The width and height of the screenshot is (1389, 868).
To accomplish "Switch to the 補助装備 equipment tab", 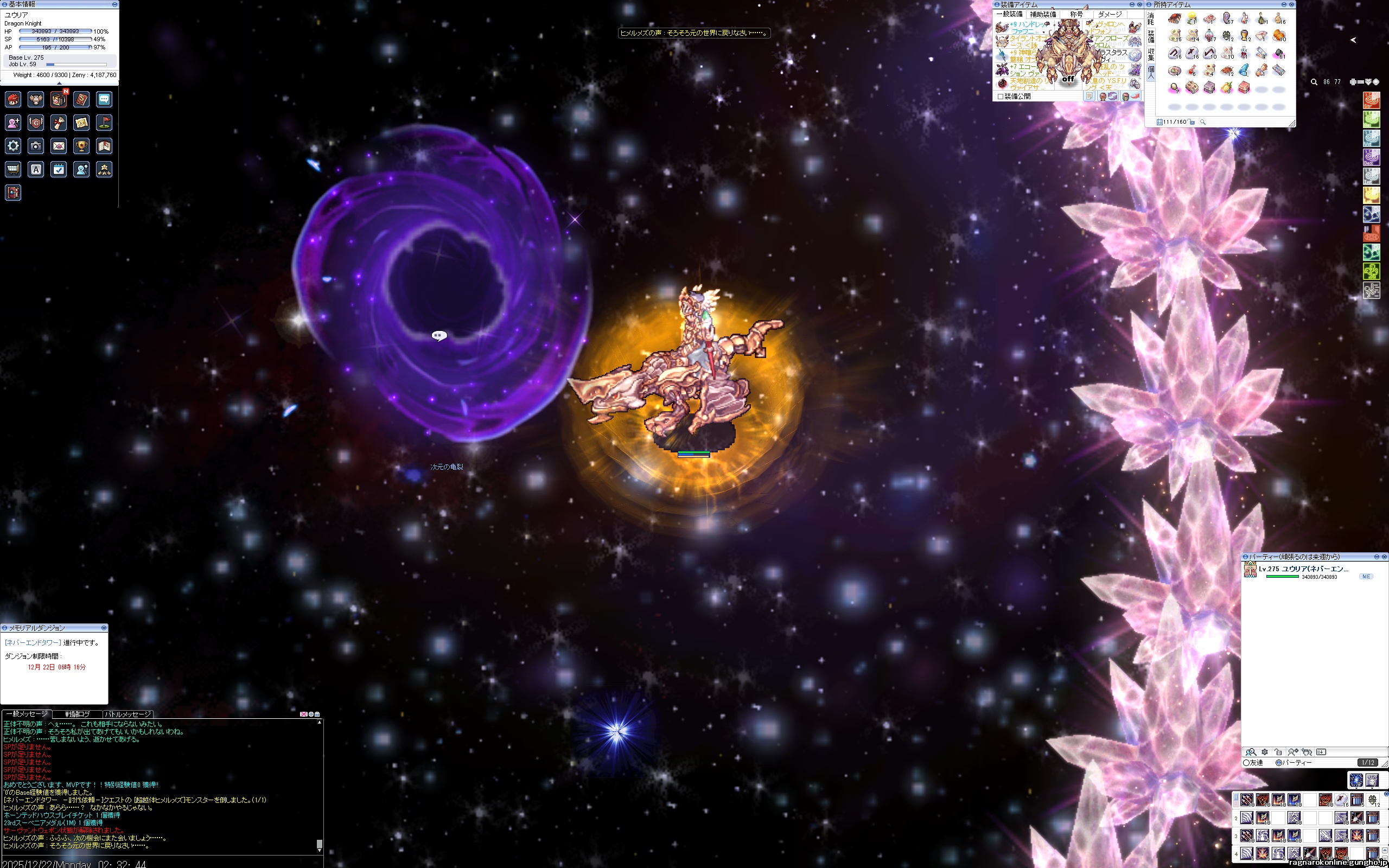I will (1043, 14).
